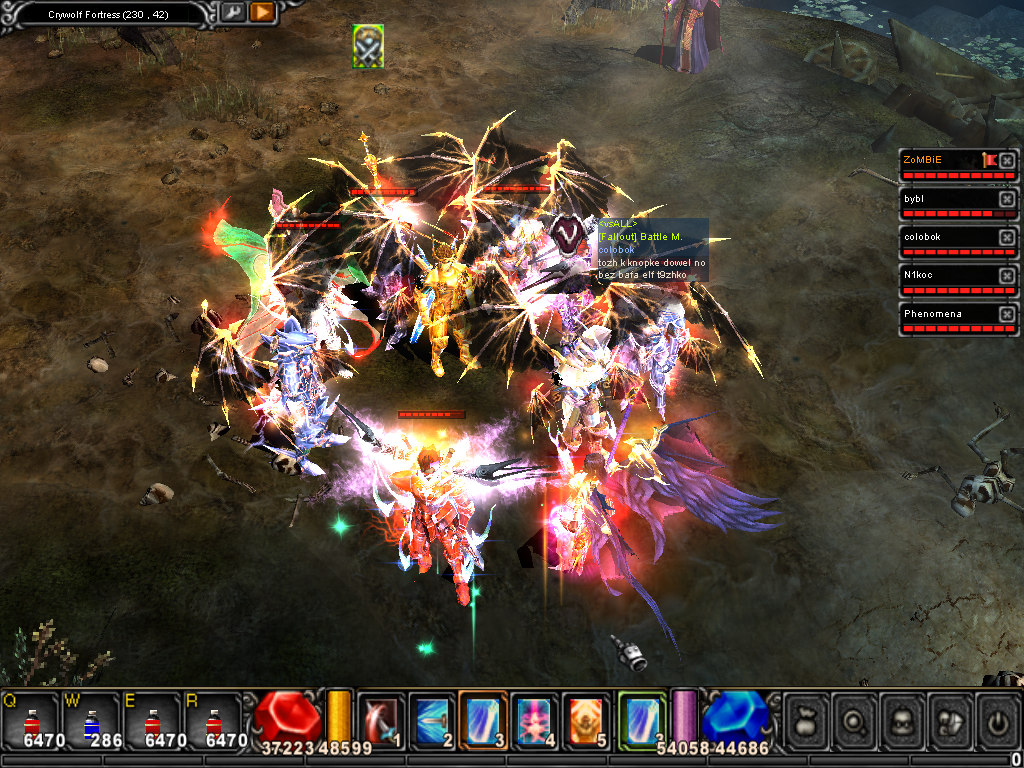Remove Phenomena using its X button

(x=1007, y=314)
